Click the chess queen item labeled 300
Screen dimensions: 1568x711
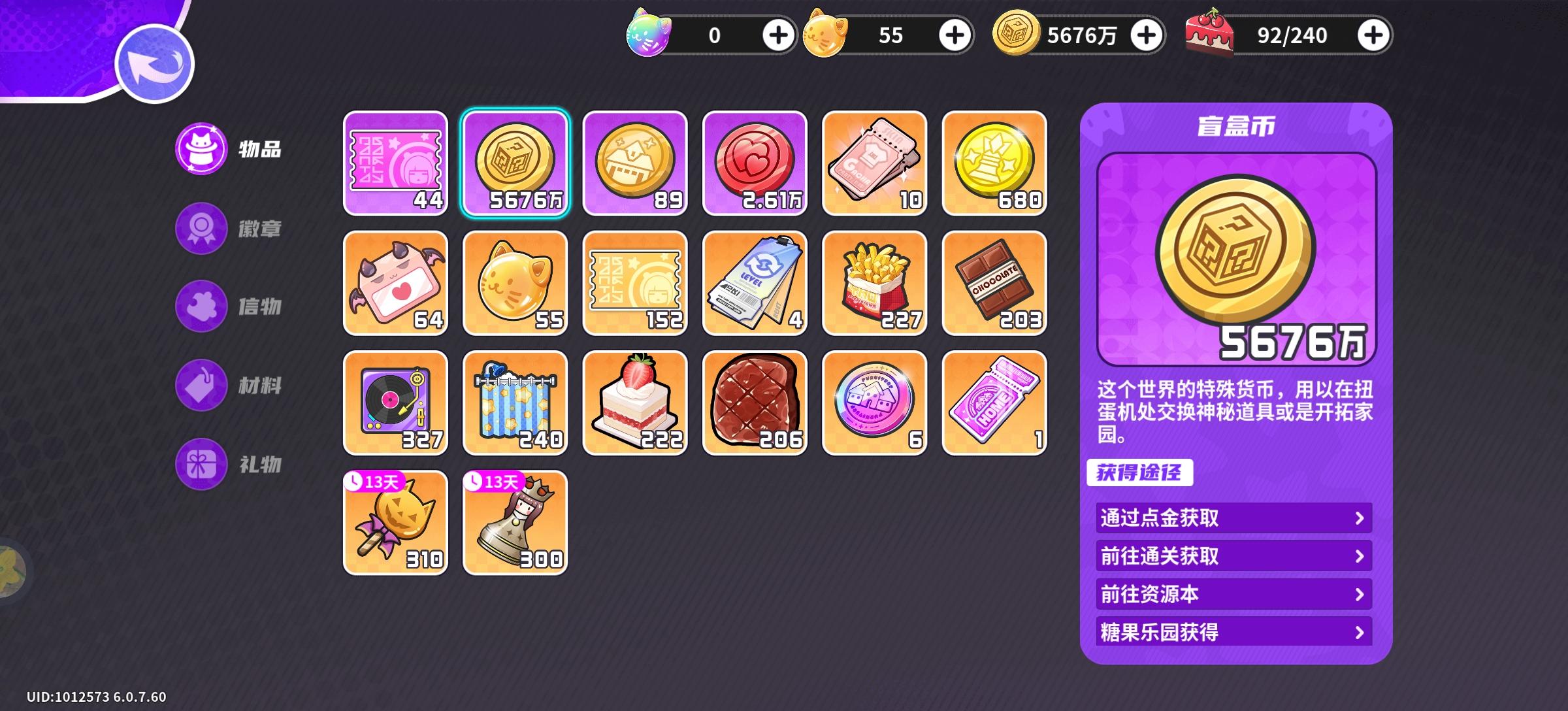[x=515, y=523]
